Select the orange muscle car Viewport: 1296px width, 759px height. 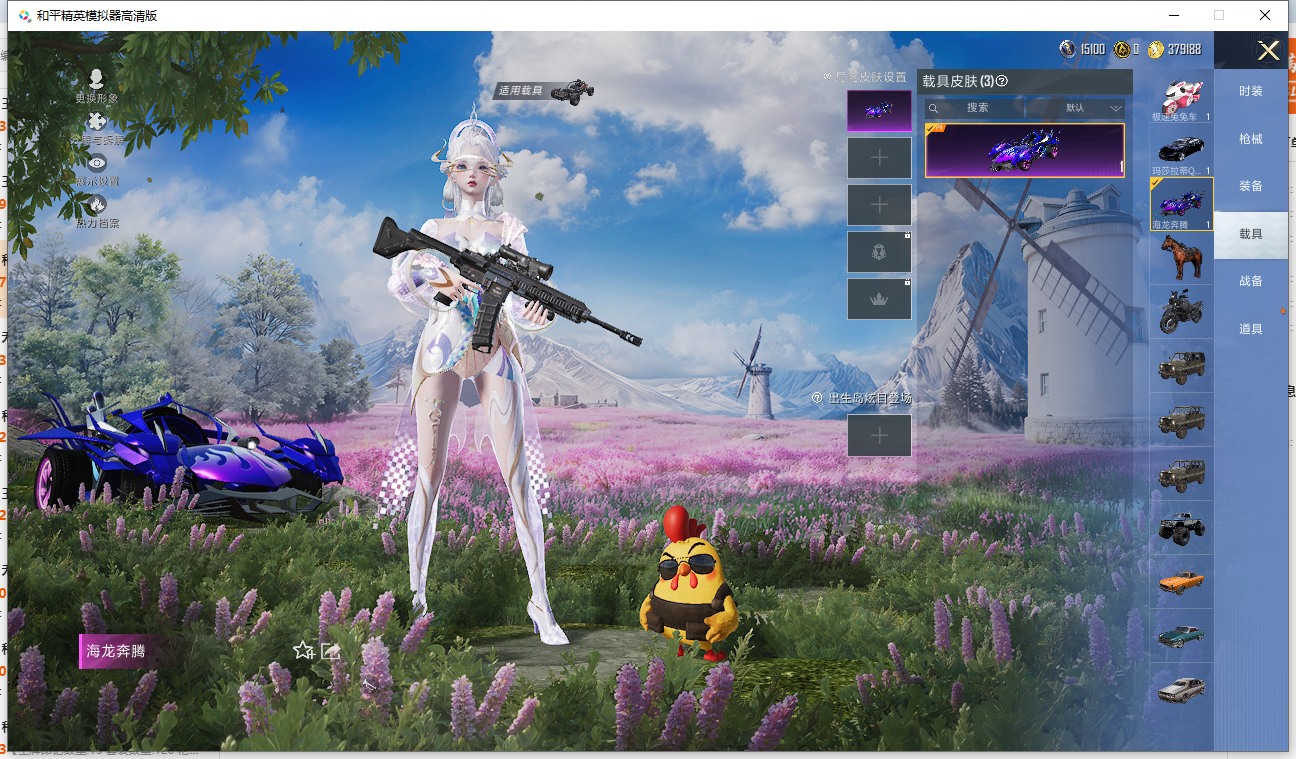point(1181,582)
